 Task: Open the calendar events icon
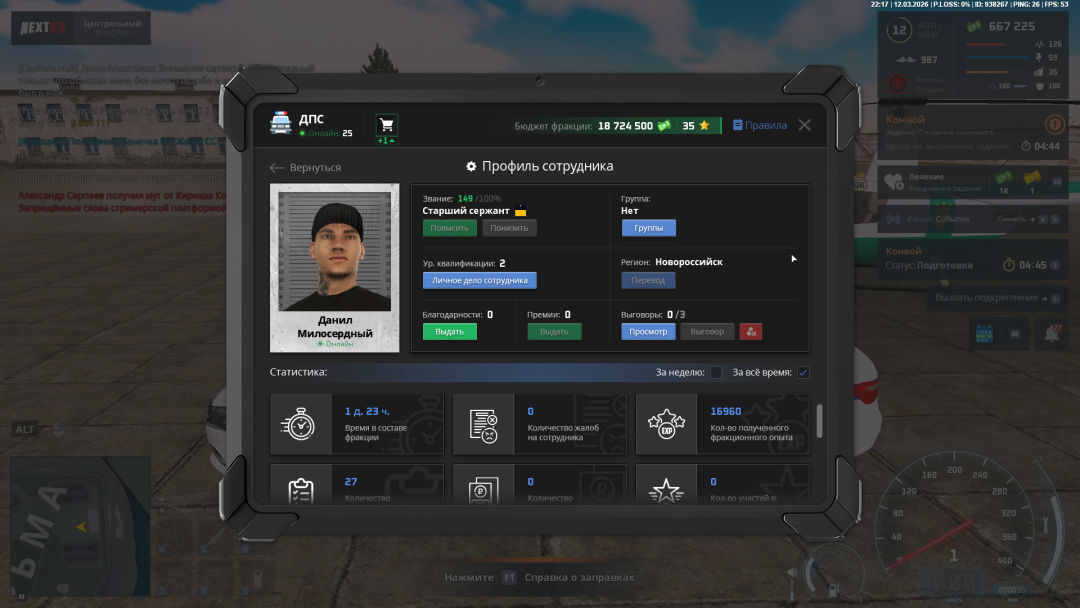click(x=983, y=334)
